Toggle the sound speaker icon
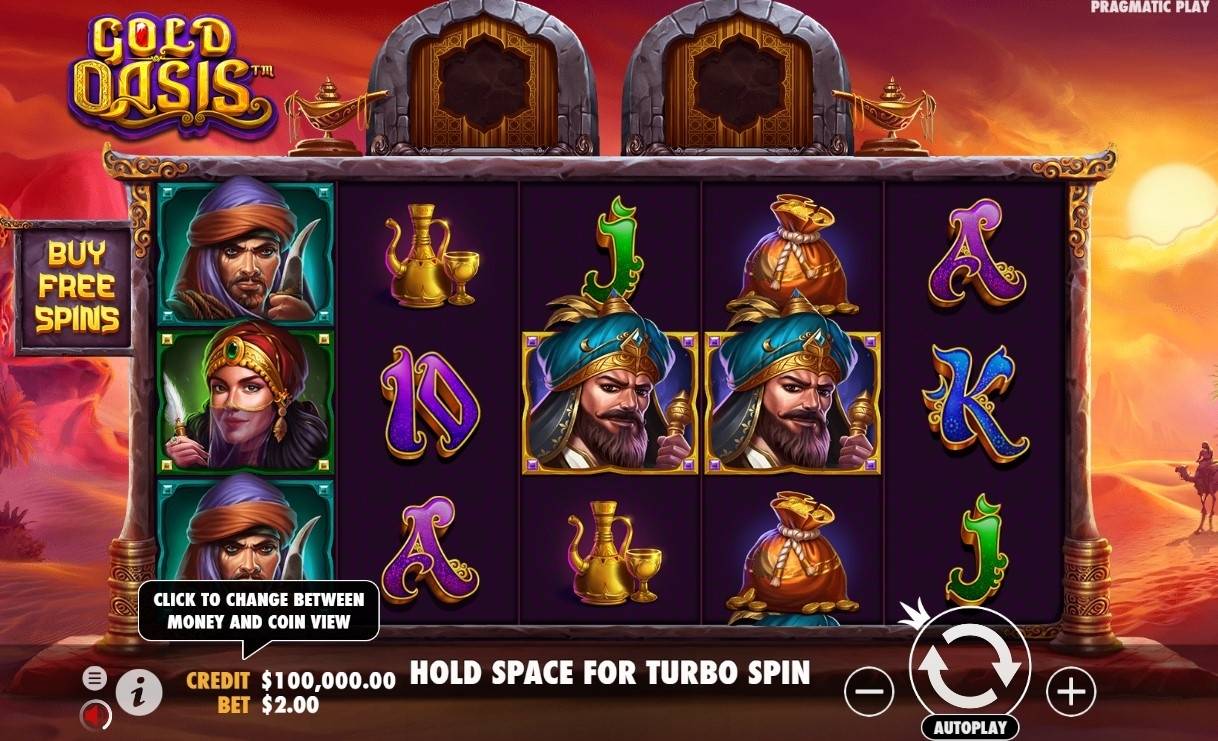 pyautogui.click(x=95, y=715)
